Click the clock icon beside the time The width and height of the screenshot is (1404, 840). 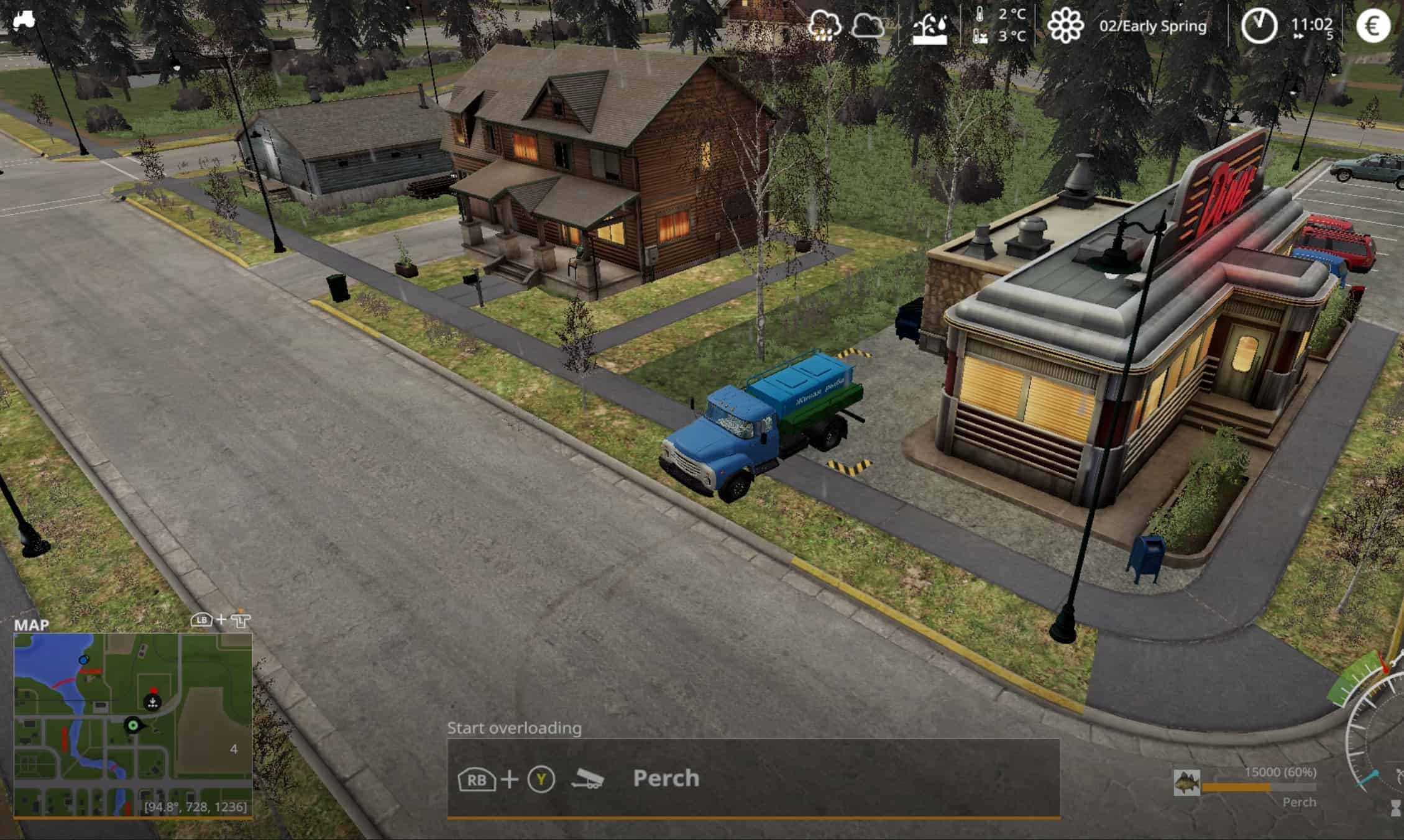pyautogui.click(x=1259, y=26)
